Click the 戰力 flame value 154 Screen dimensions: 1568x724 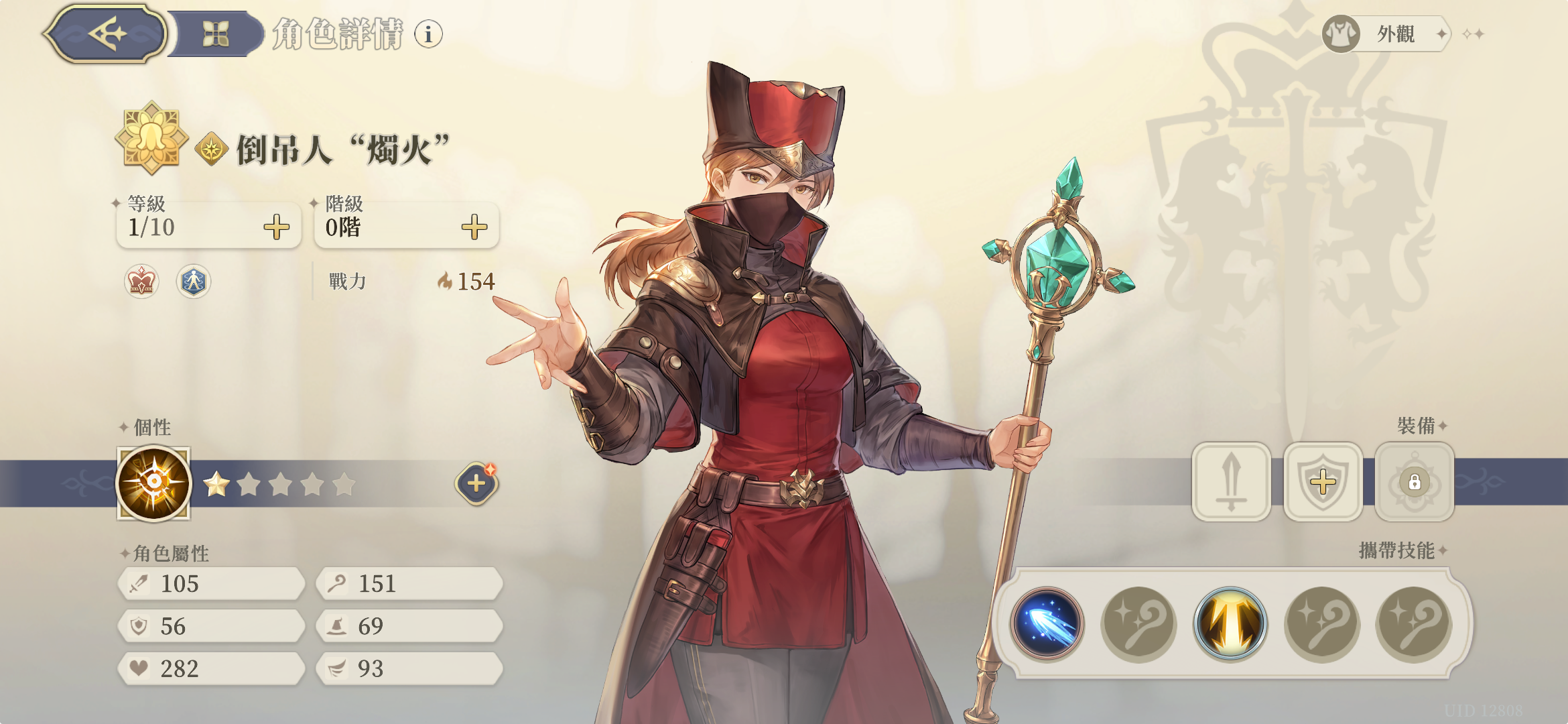pos(472,282)
